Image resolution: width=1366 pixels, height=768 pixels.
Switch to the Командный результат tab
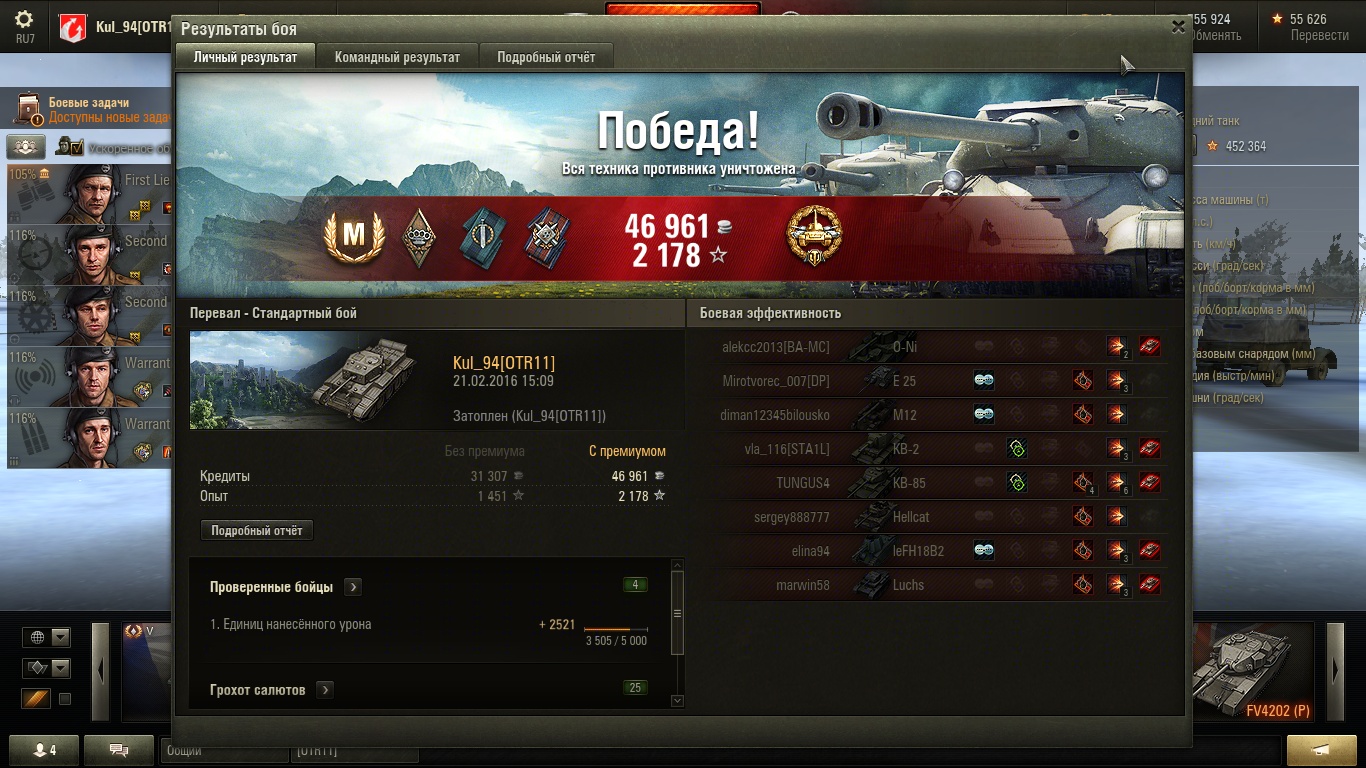pyautogui.click(x=397, y=57)
